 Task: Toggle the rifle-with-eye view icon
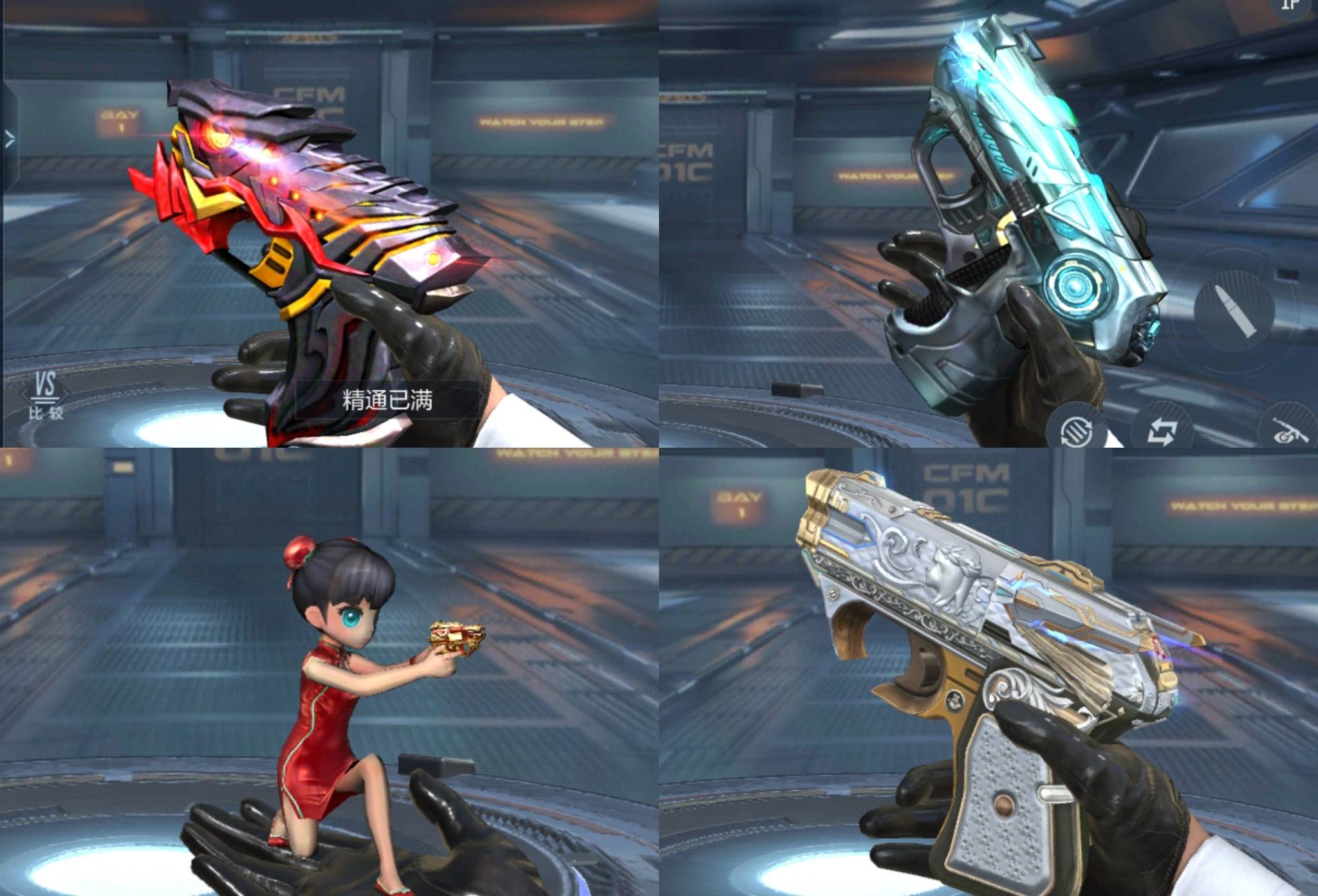pos(1289,430)
